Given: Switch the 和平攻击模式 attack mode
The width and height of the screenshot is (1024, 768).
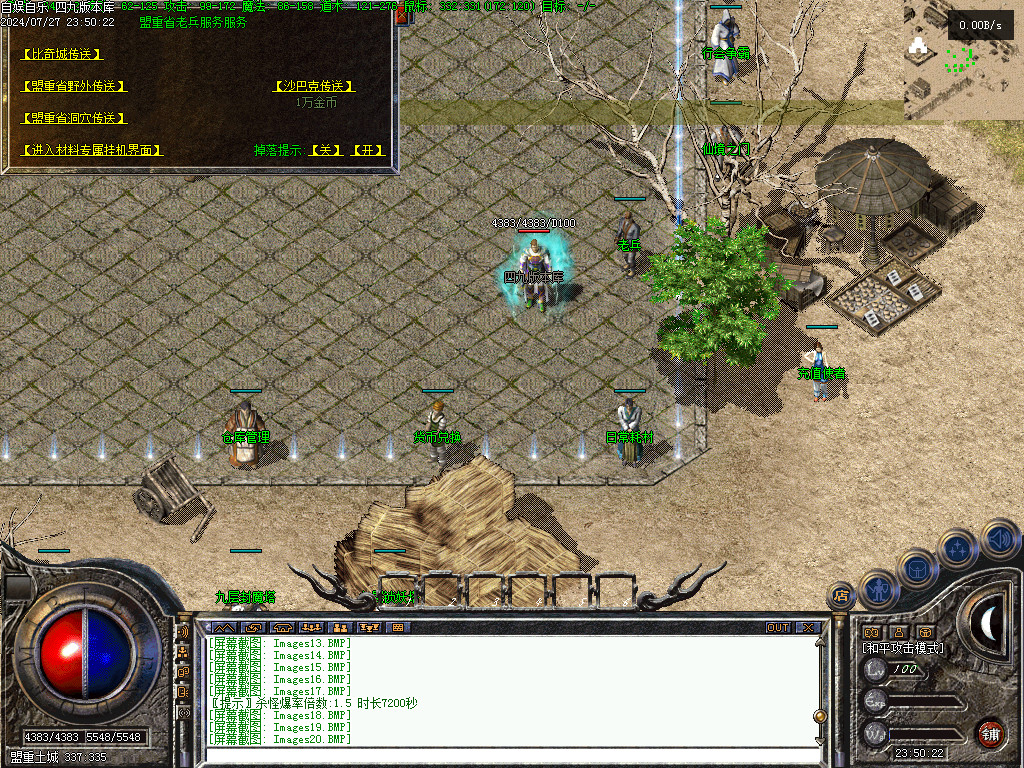Looking at the screenshot, I should [x=903, y=648].
